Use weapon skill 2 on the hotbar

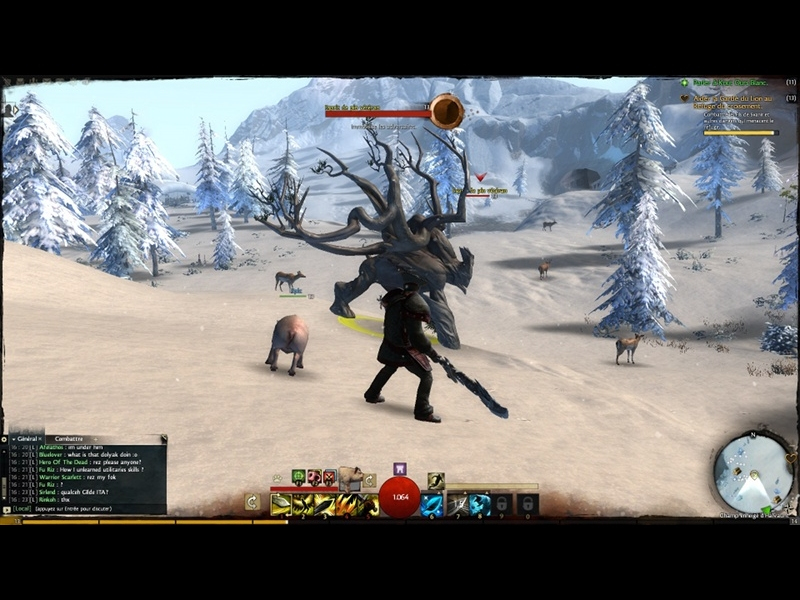pos(304,505)
